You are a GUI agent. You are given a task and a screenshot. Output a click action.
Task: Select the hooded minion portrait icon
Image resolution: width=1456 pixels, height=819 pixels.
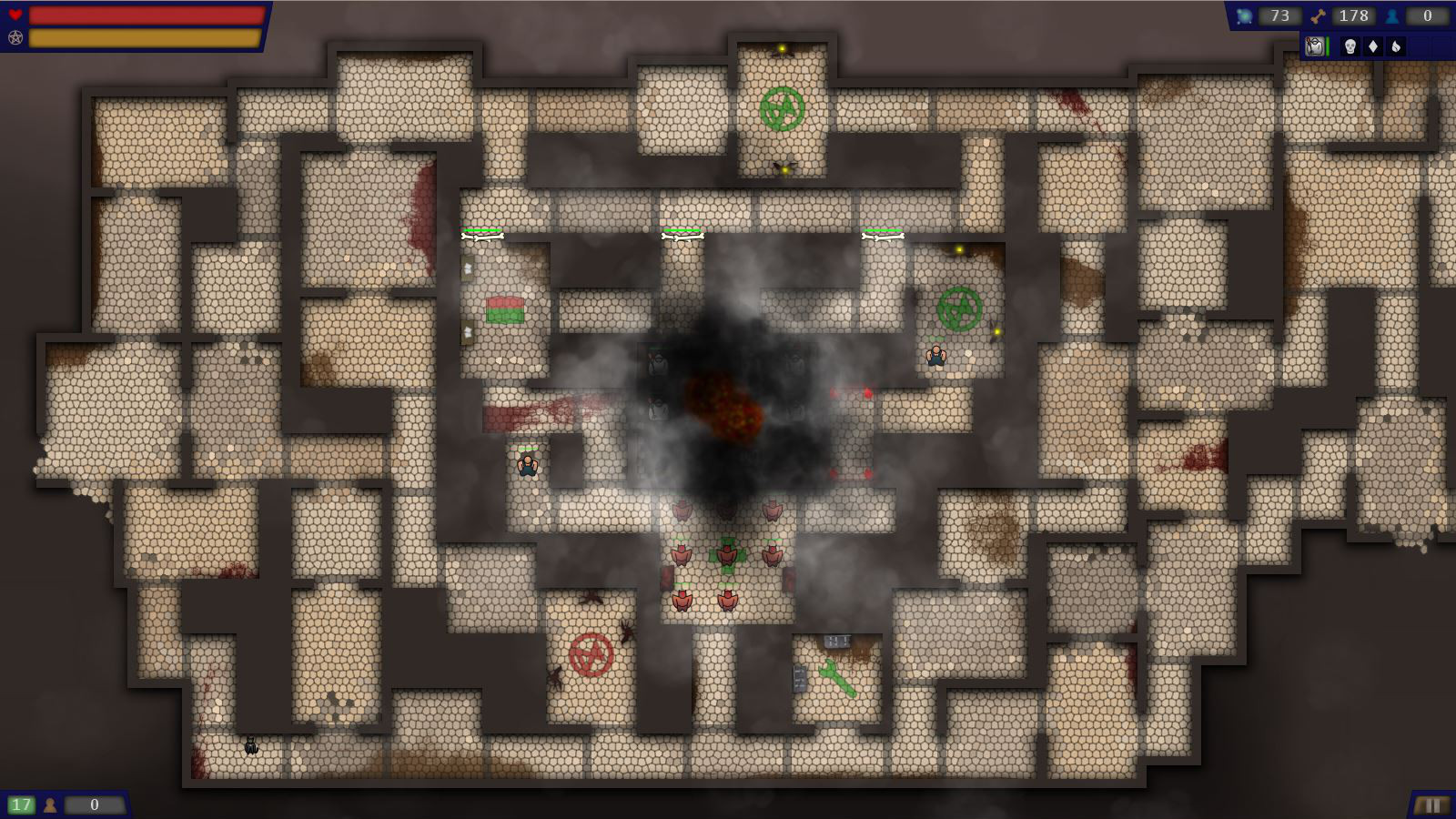pyautogui.click(x=1314, y=46)
